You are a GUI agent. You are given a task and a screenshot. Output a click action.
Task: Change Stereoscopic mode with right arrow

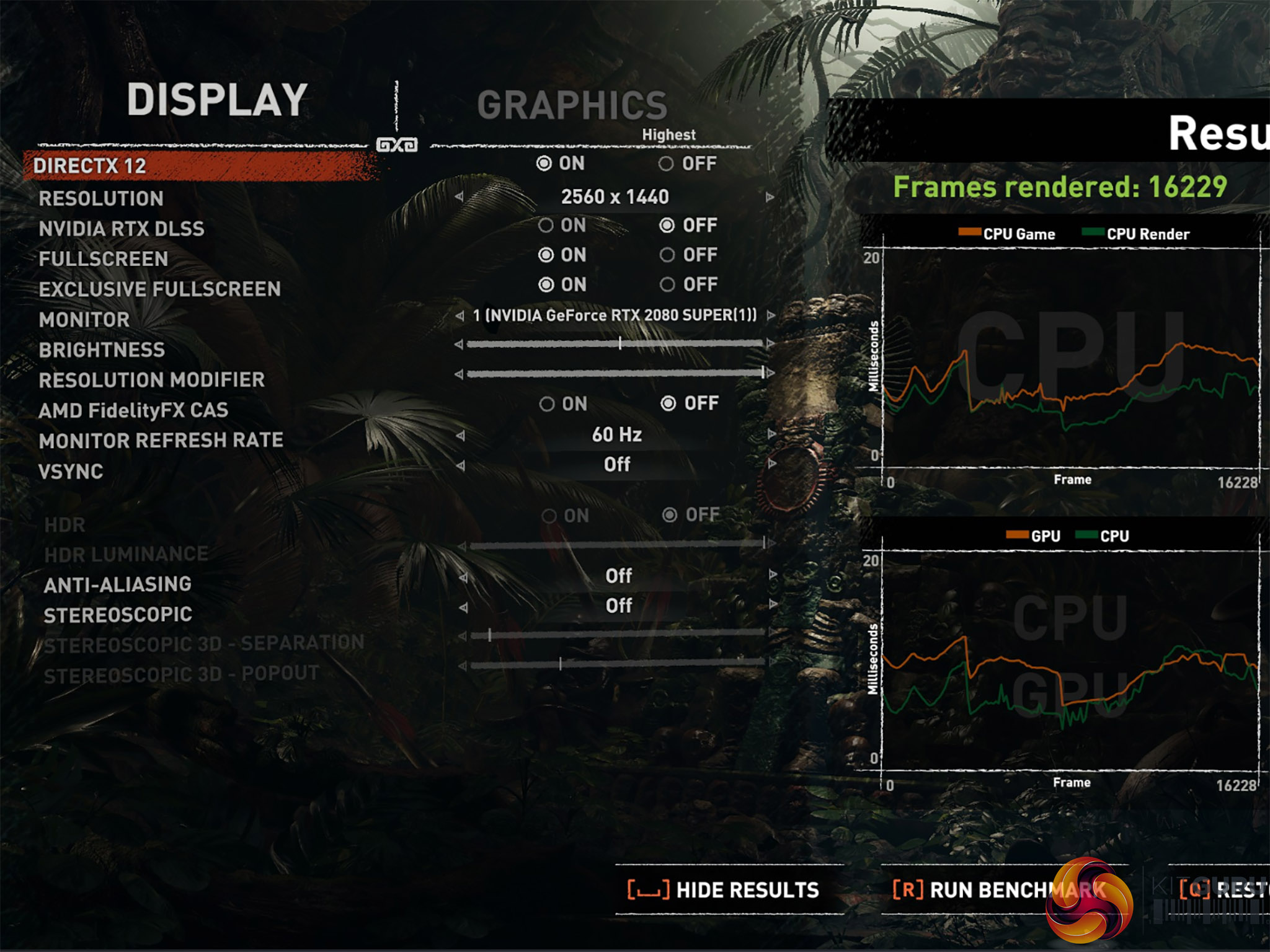[x=773, y=604]
